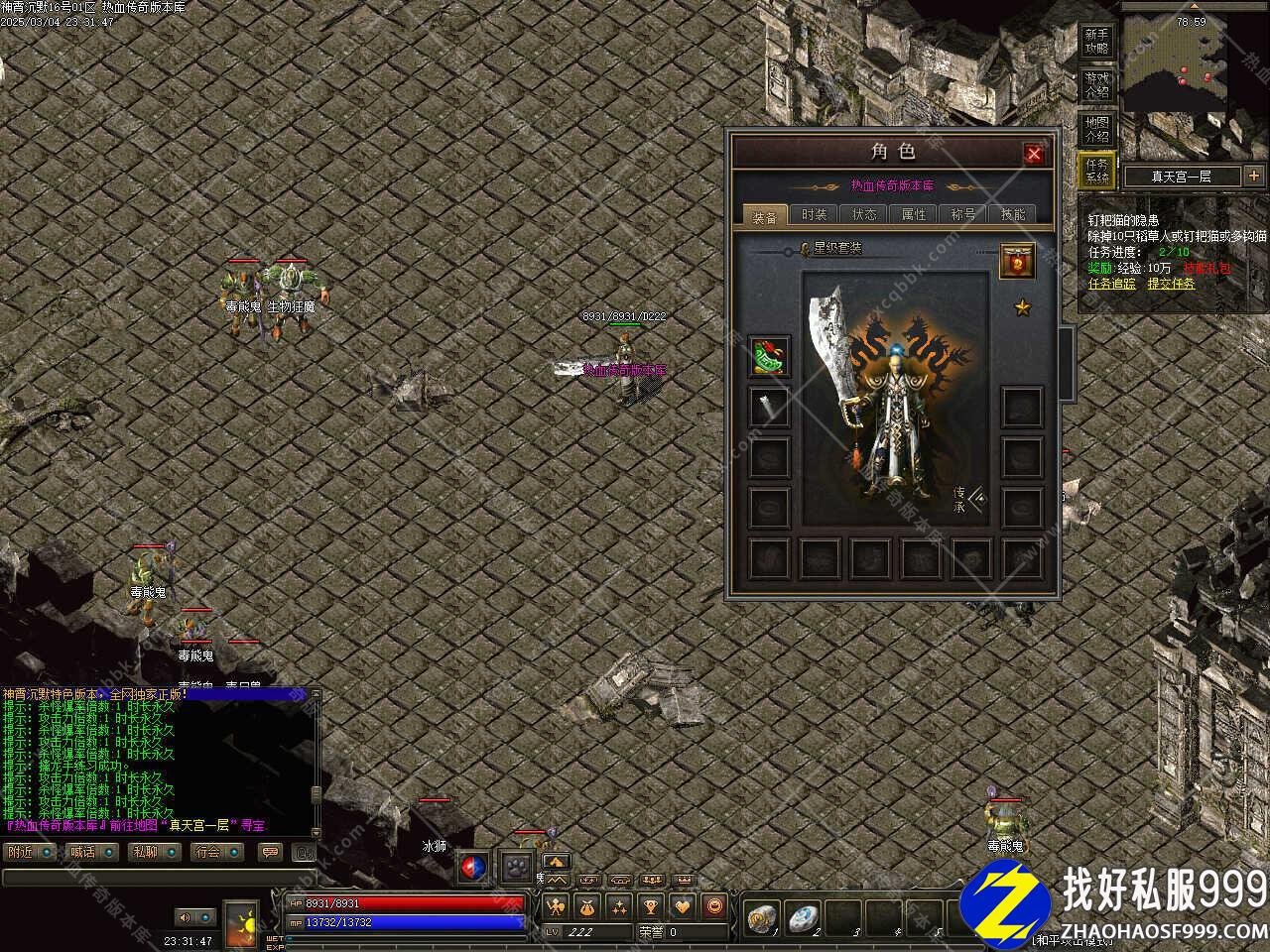This screenshot has width=1270, height=952.
Task: Select the 称号 title tab
Action: [x=963, y=214]
